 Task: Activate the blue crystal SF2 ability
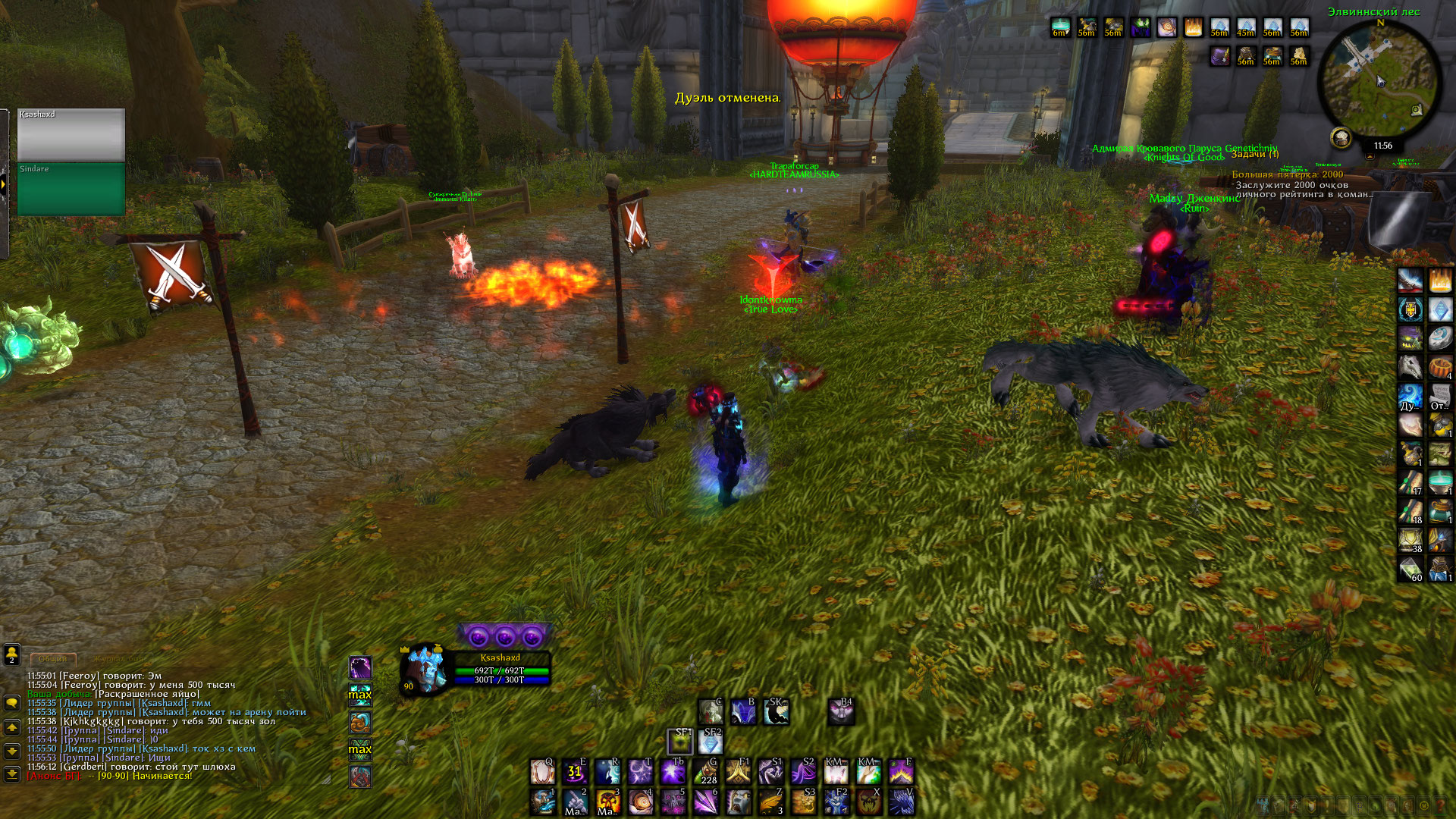point(711,742)
